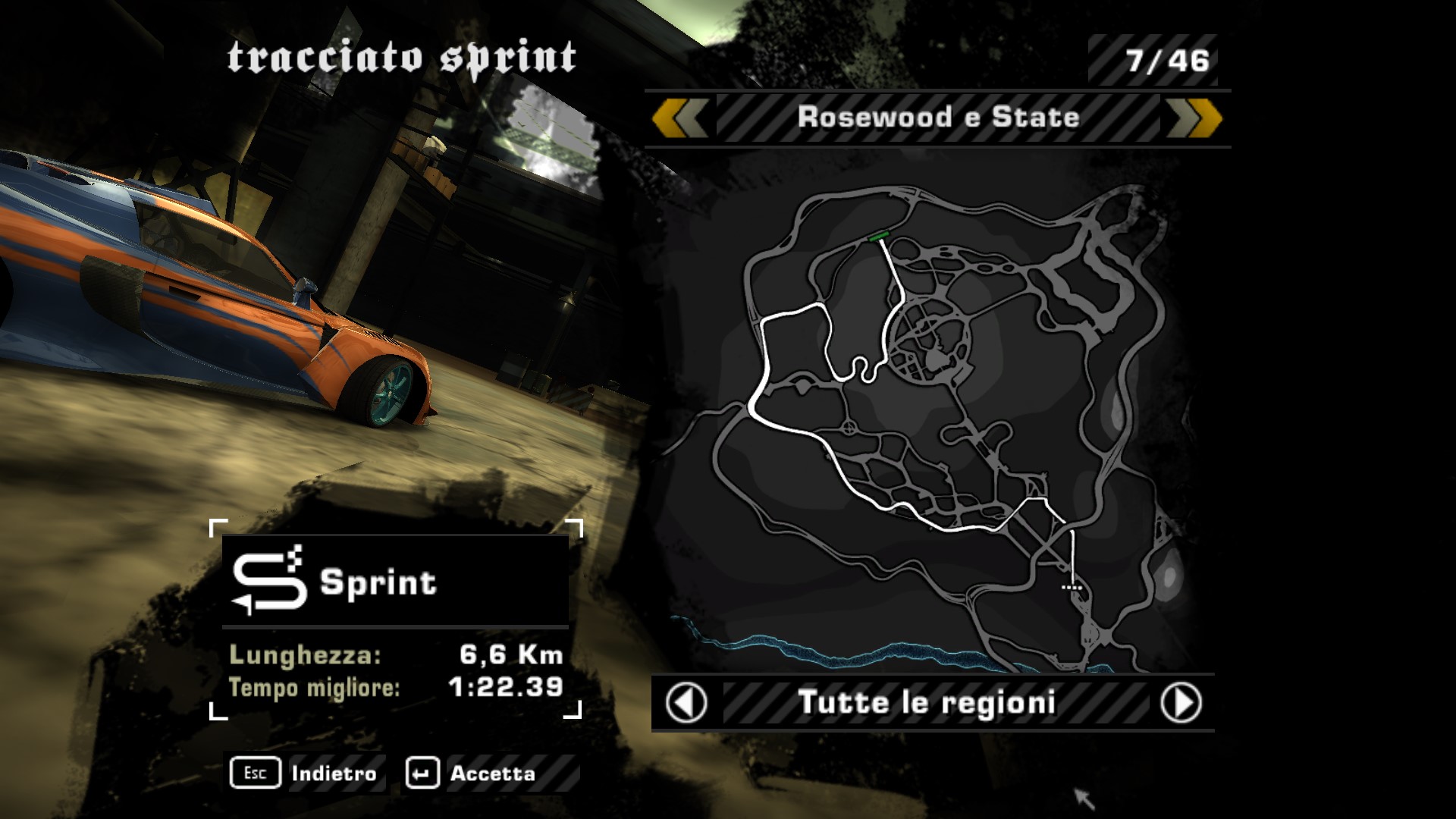Viewport: 1456px width, 819px height.
Task: Go to previous track with left yellow chevrons
Action: pos(680,118)
